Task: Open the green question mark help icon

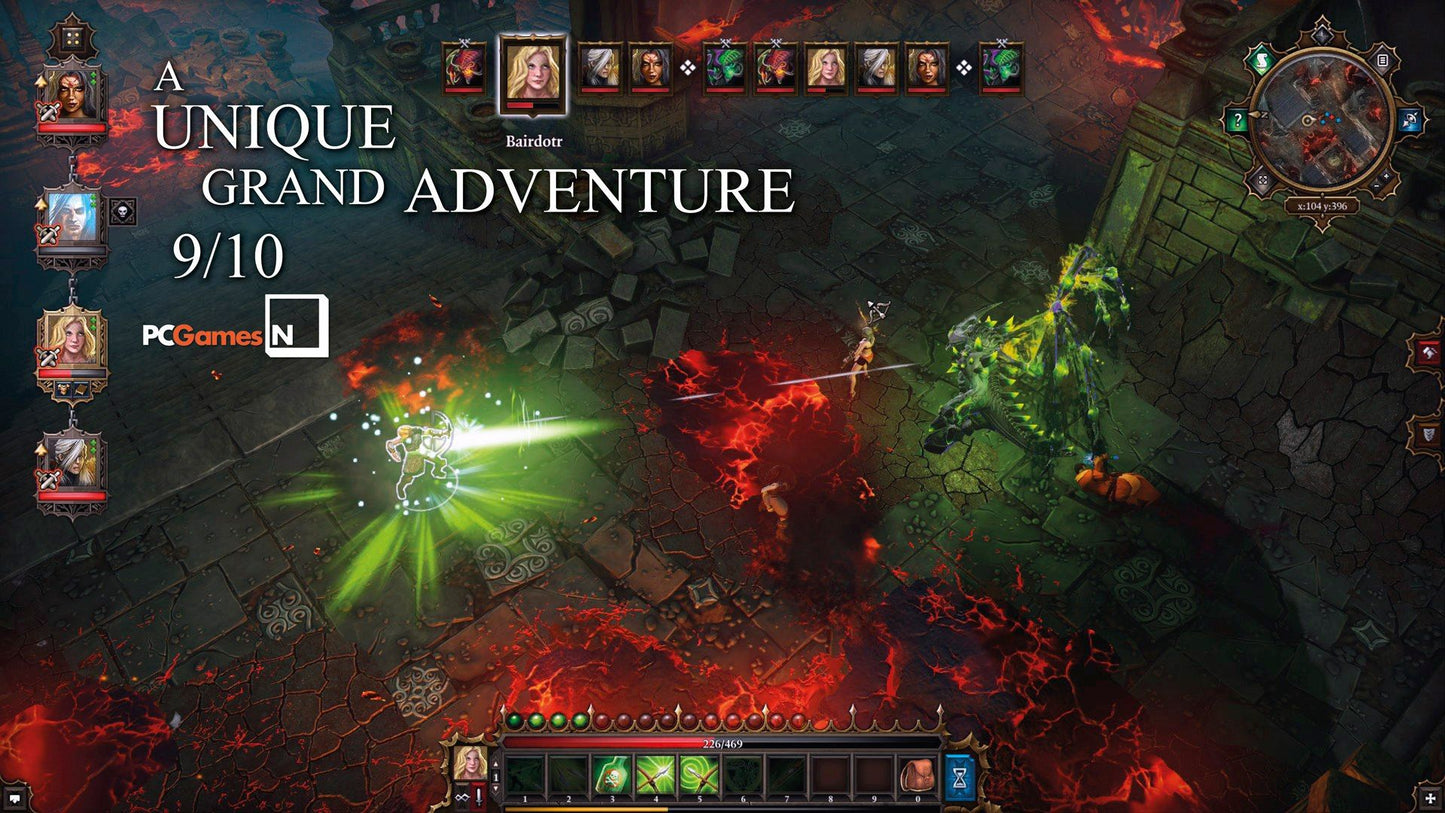Action: coord(1237,118)
